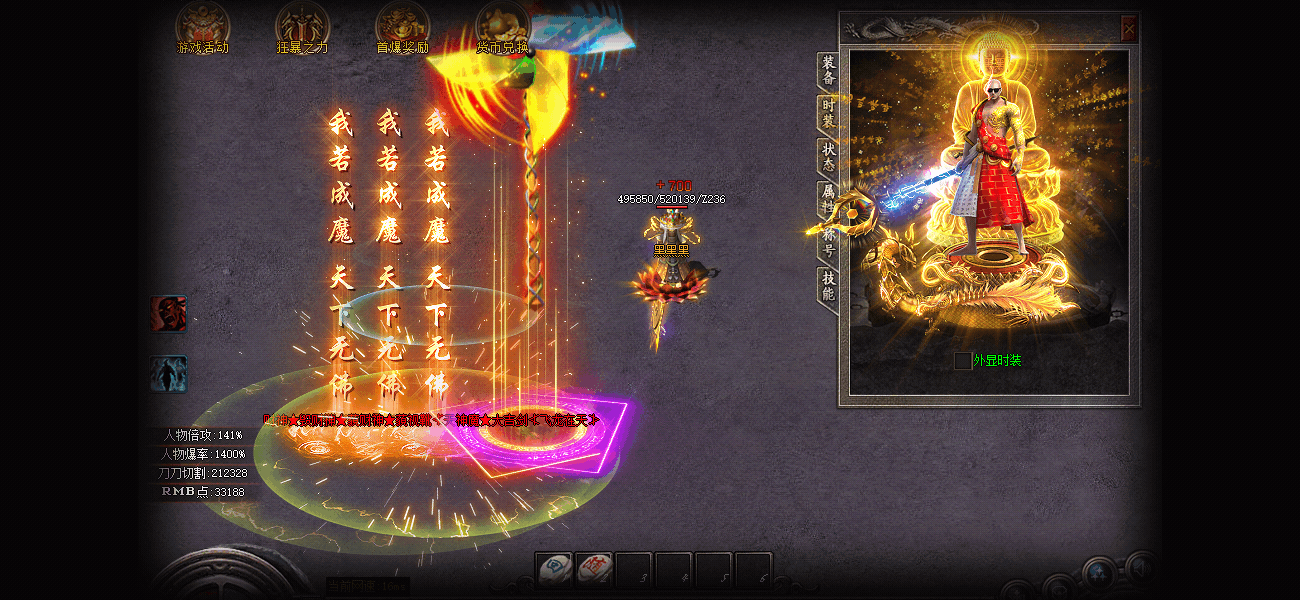Open the 货币兑换 currency exchange icon
This screenshot has height=600, width=1300.
click(x=502, y=27)
